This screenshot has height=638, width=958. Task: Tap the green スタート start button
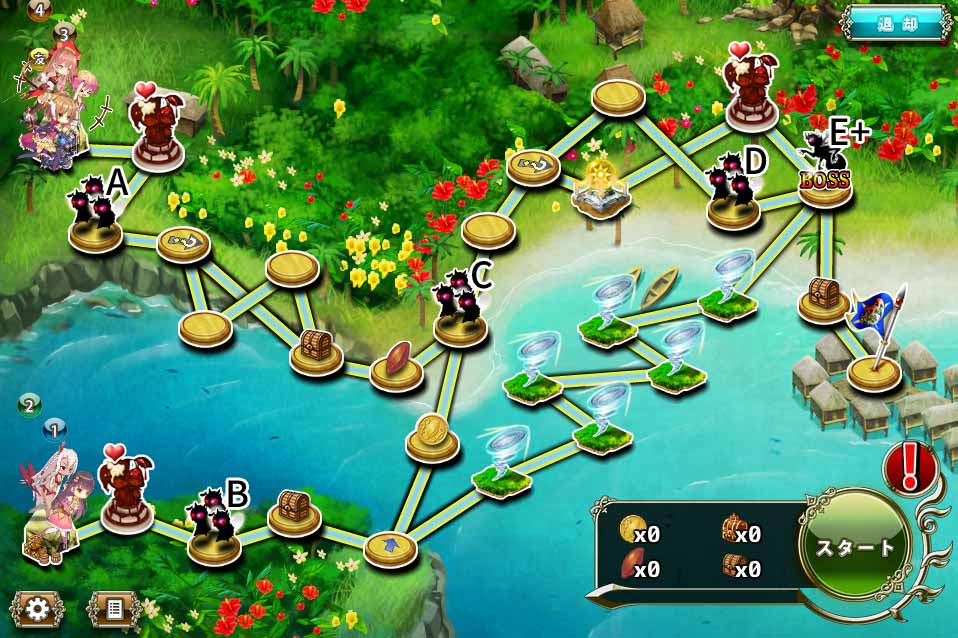pos(856,547)
